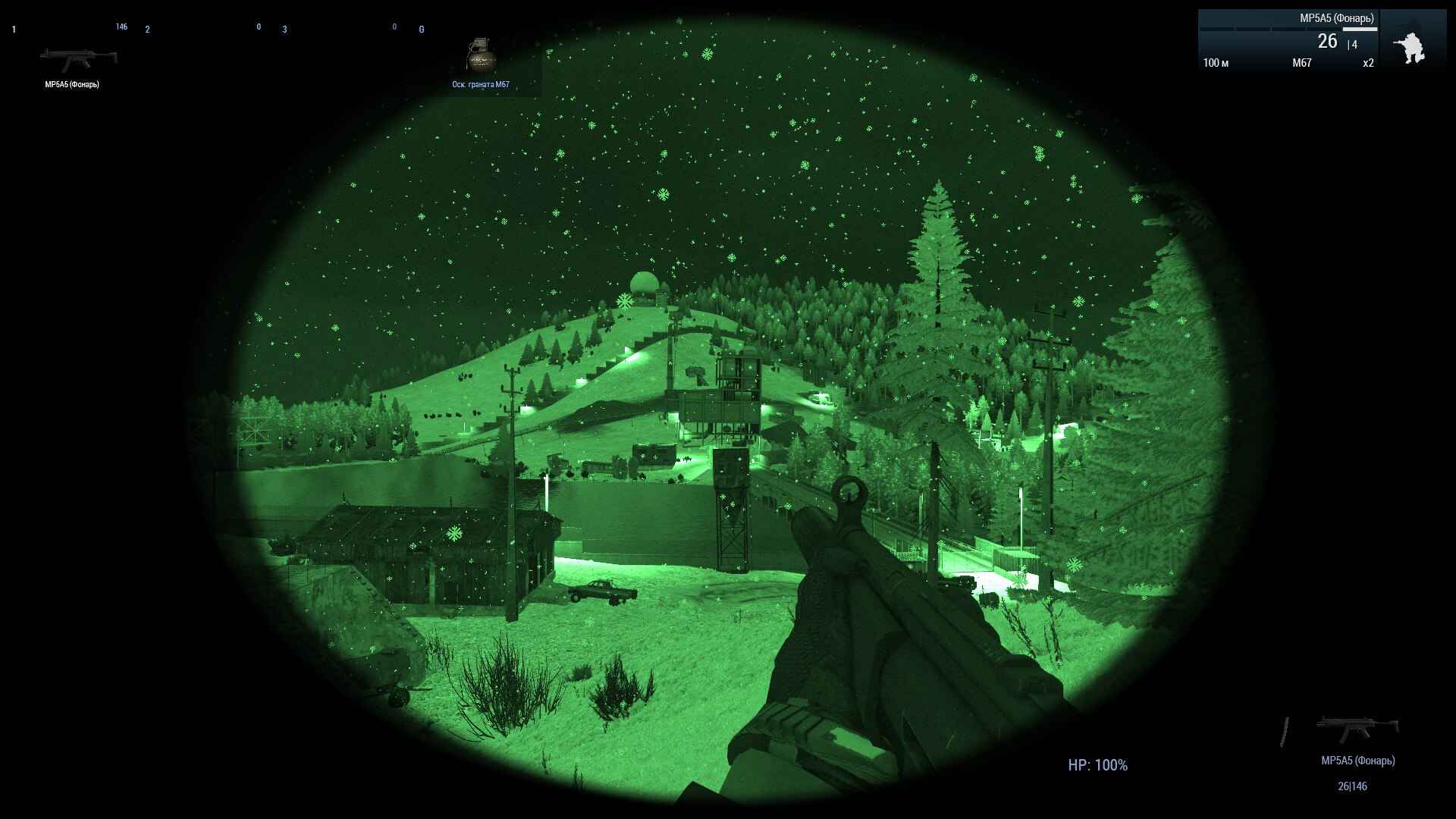Click the segmented fire mode selector bar
Image resolution: width=1456 pixels, height=819 pixels.
[x=1289, y=28]
